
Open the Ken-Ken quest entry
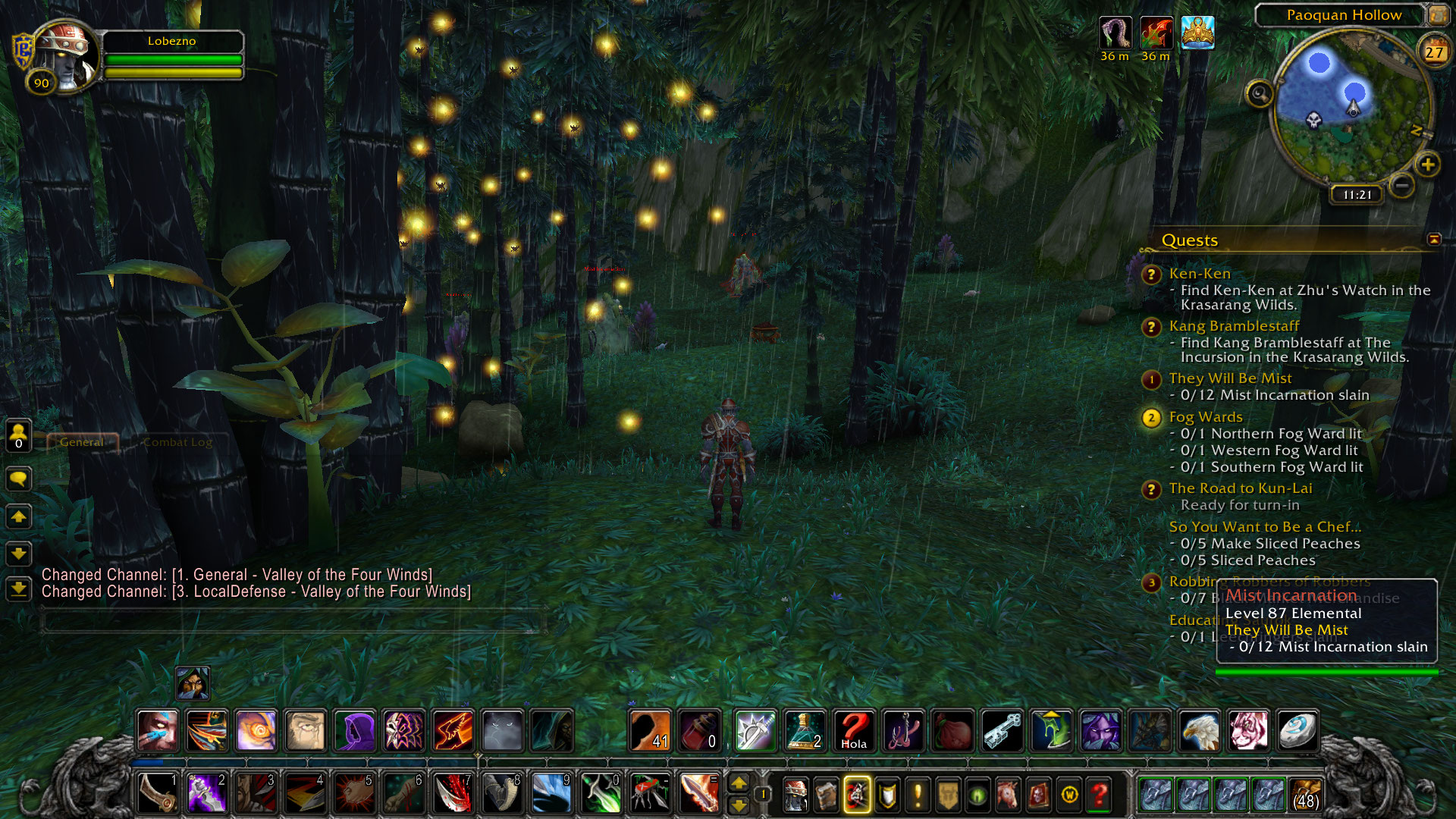click(1199, 274)
